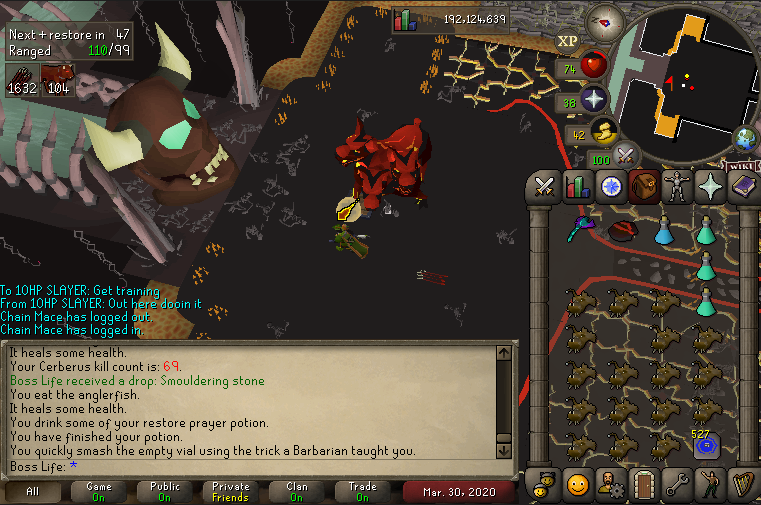Open the Clan chat filter button

[x=297, y=492]
